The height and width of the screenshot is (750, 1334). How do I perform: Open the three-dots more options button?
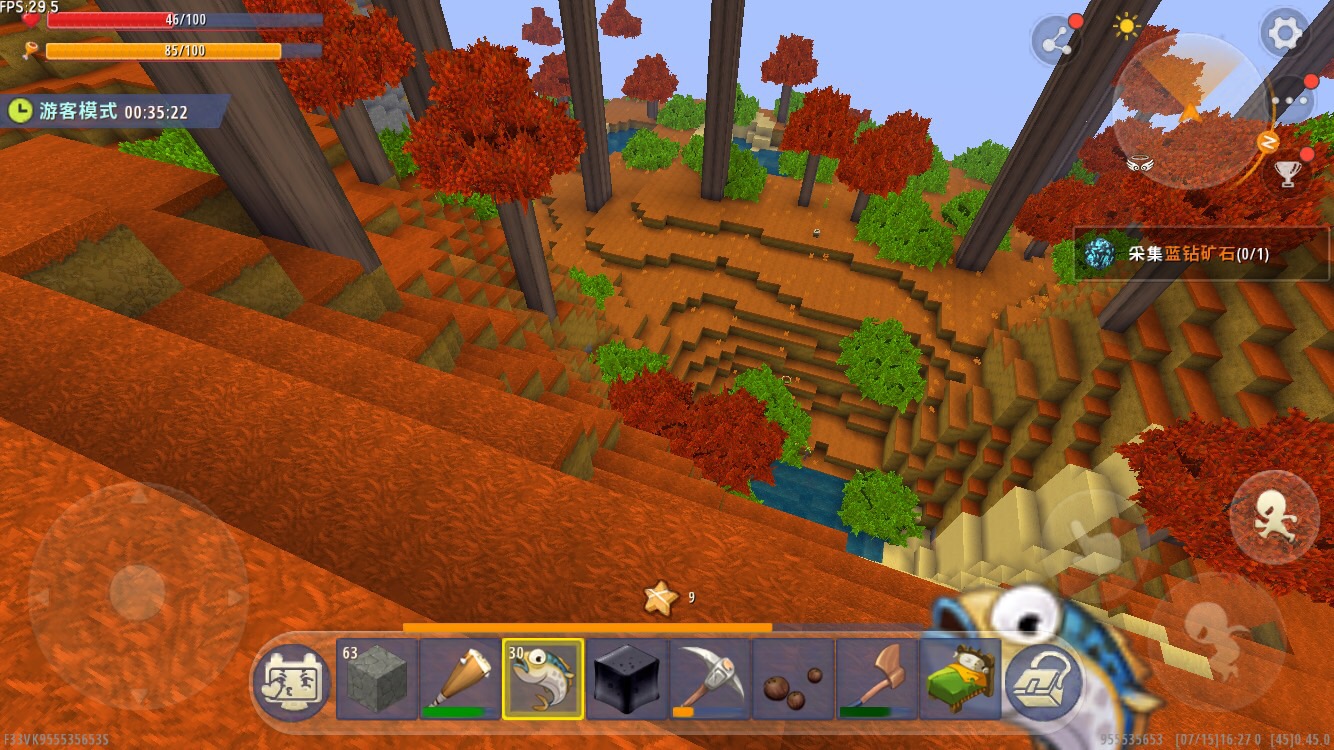(1293, 100)
